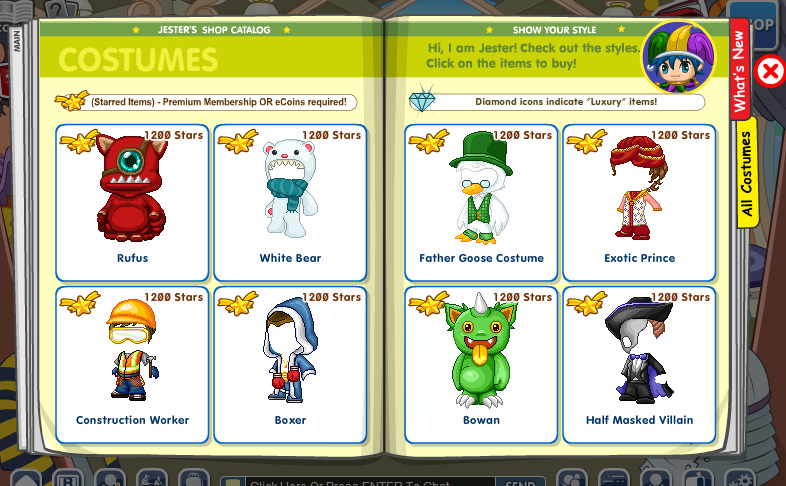Select the White Bear costume
The width and height of the screenshot is (786, 486).
(x=290, y=202)
